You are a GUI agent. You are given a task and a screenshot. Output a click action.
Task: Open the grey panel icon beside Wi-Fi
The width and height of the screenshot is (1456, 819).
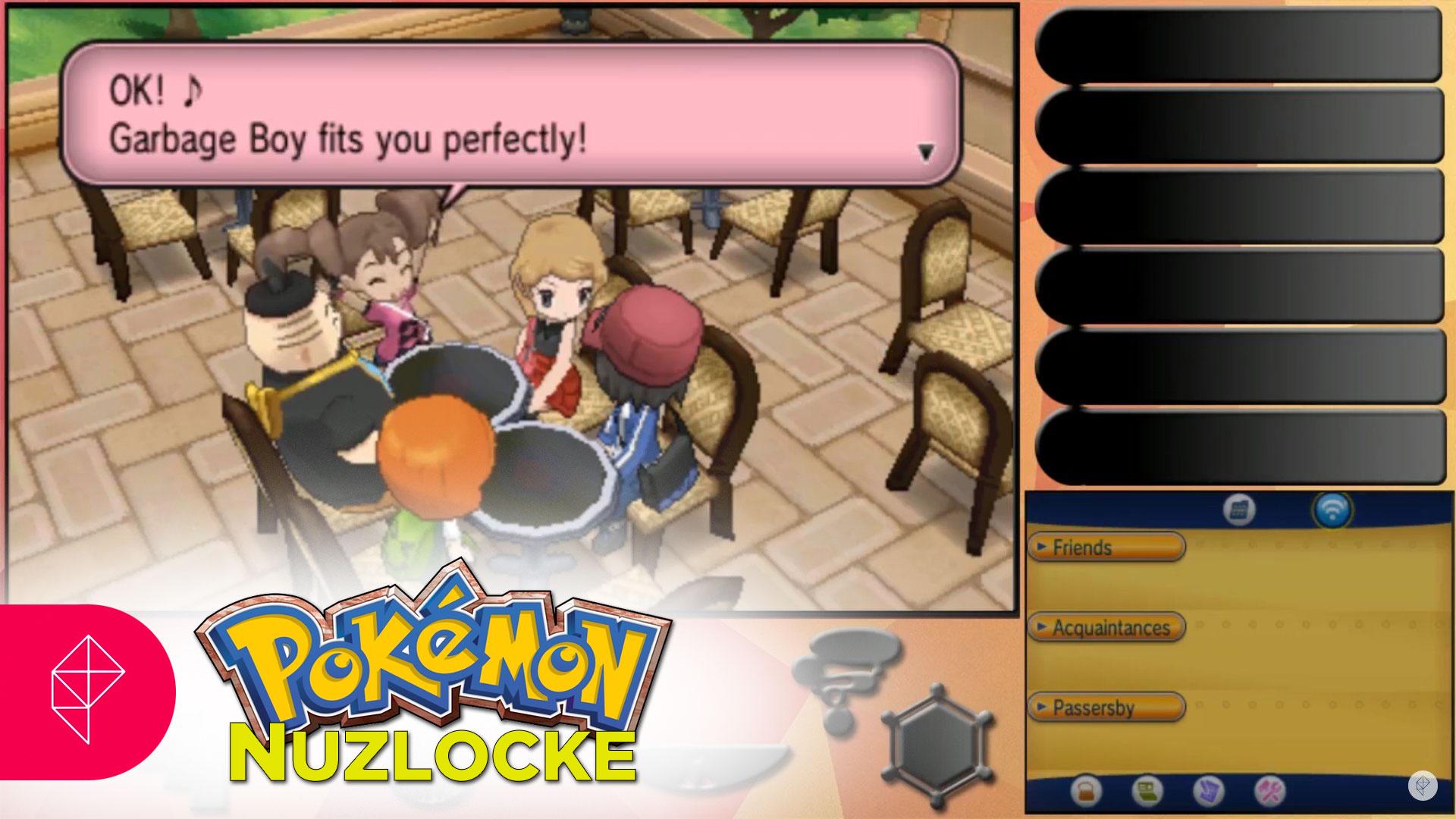point(1239,510)
